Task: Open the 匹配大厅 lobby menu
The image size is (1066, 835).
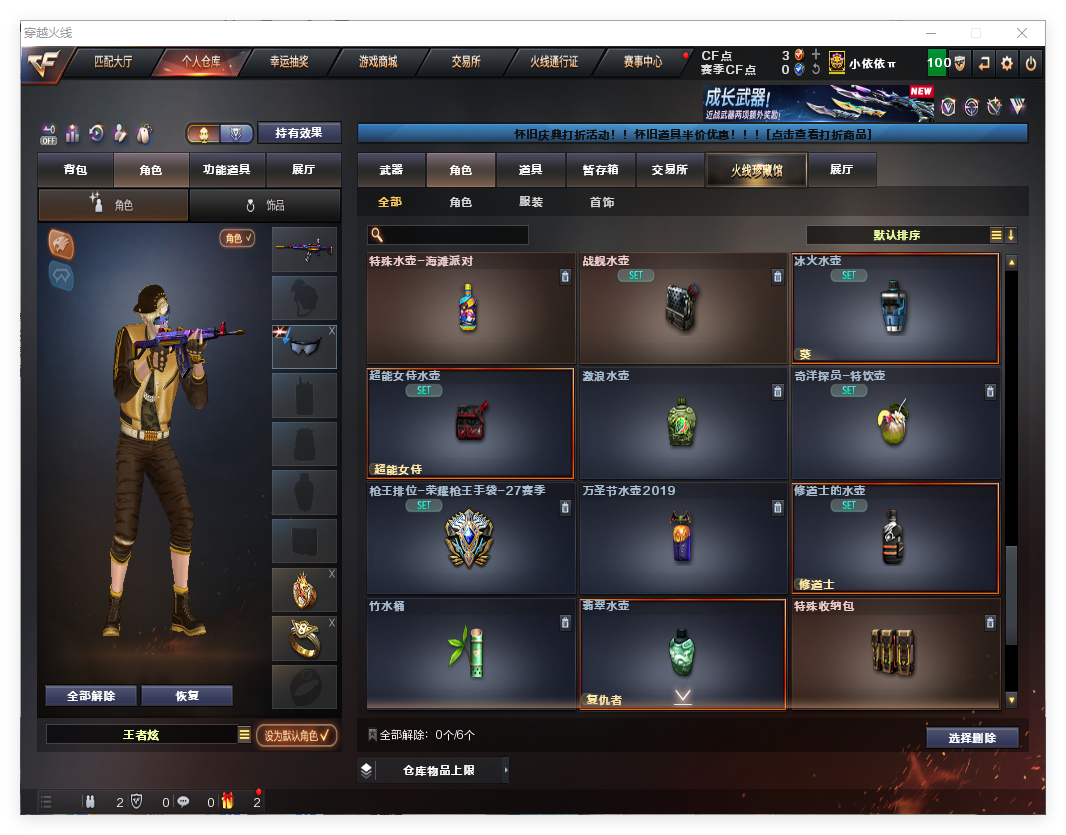Action: 113,62
